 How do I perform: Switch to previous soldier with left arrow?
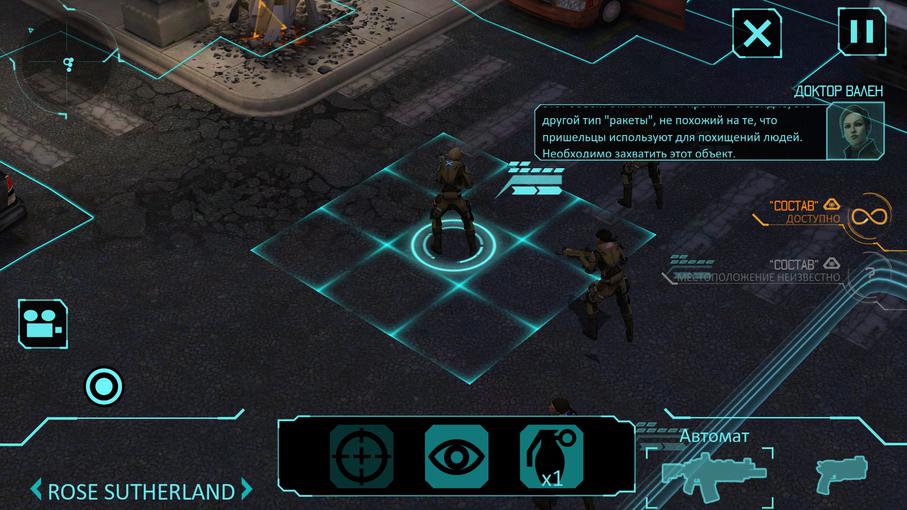(37, 491)
